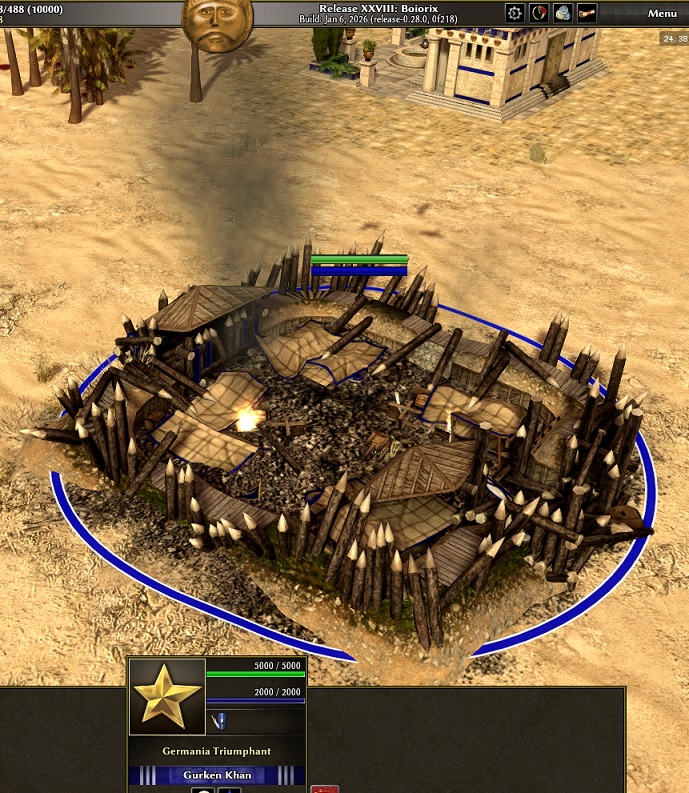Click the Gurken Khan player name banner
This screenshot has height=793, width=689.
pyautogui.click(x=216, y=775)
